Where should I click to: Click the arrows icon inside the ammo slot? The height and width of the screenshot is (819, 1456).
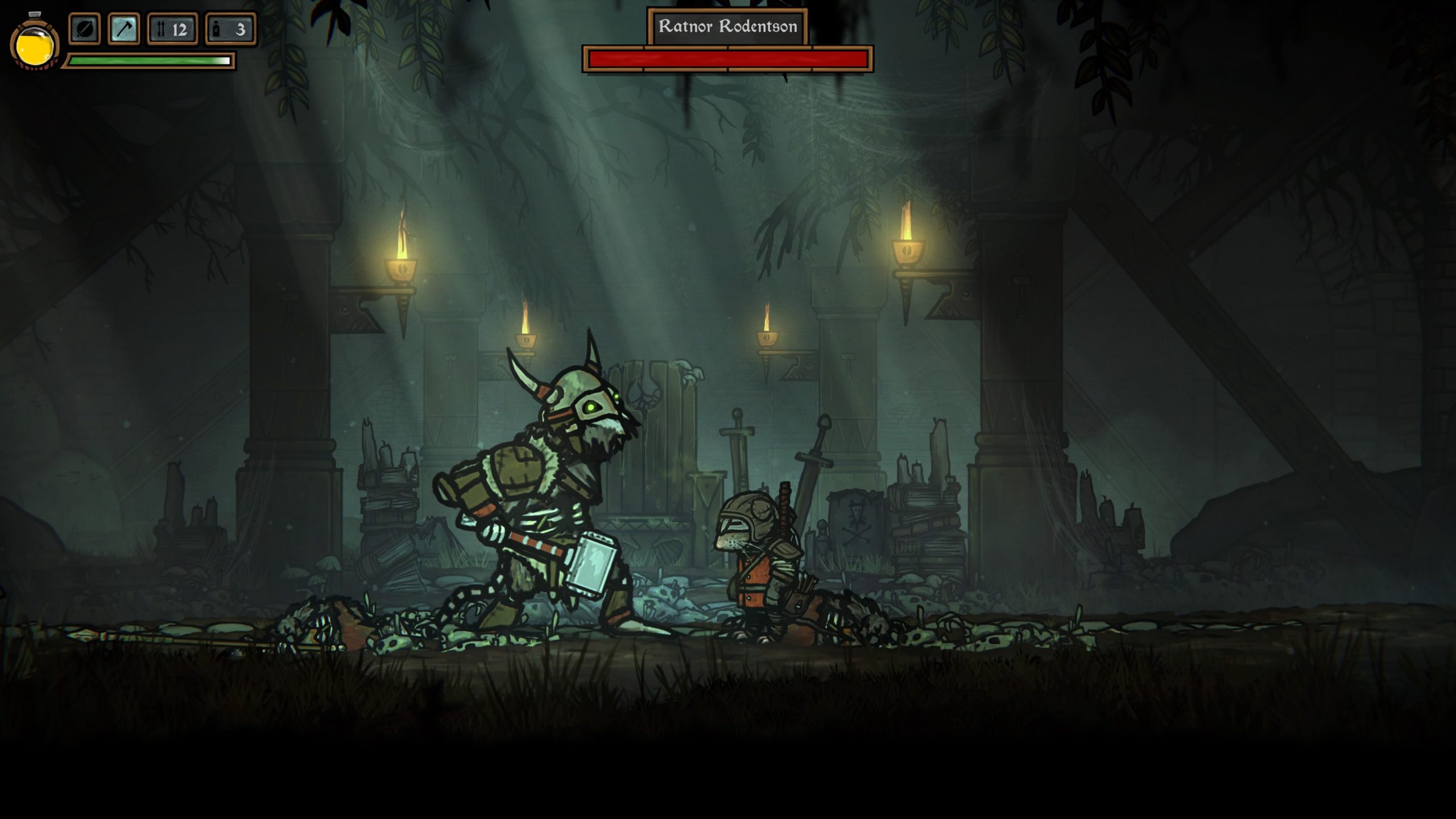161,30
